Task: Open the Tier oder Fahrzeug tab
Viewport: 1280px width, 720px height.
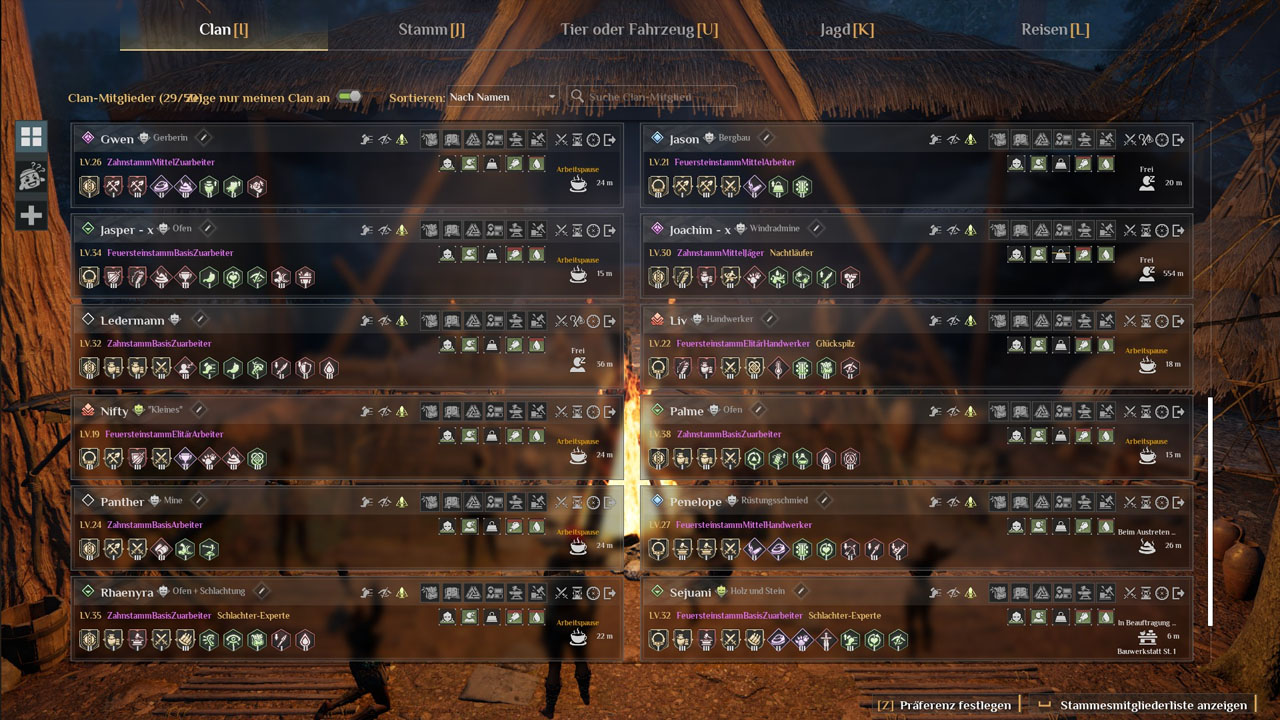Action: coord(639,29)
